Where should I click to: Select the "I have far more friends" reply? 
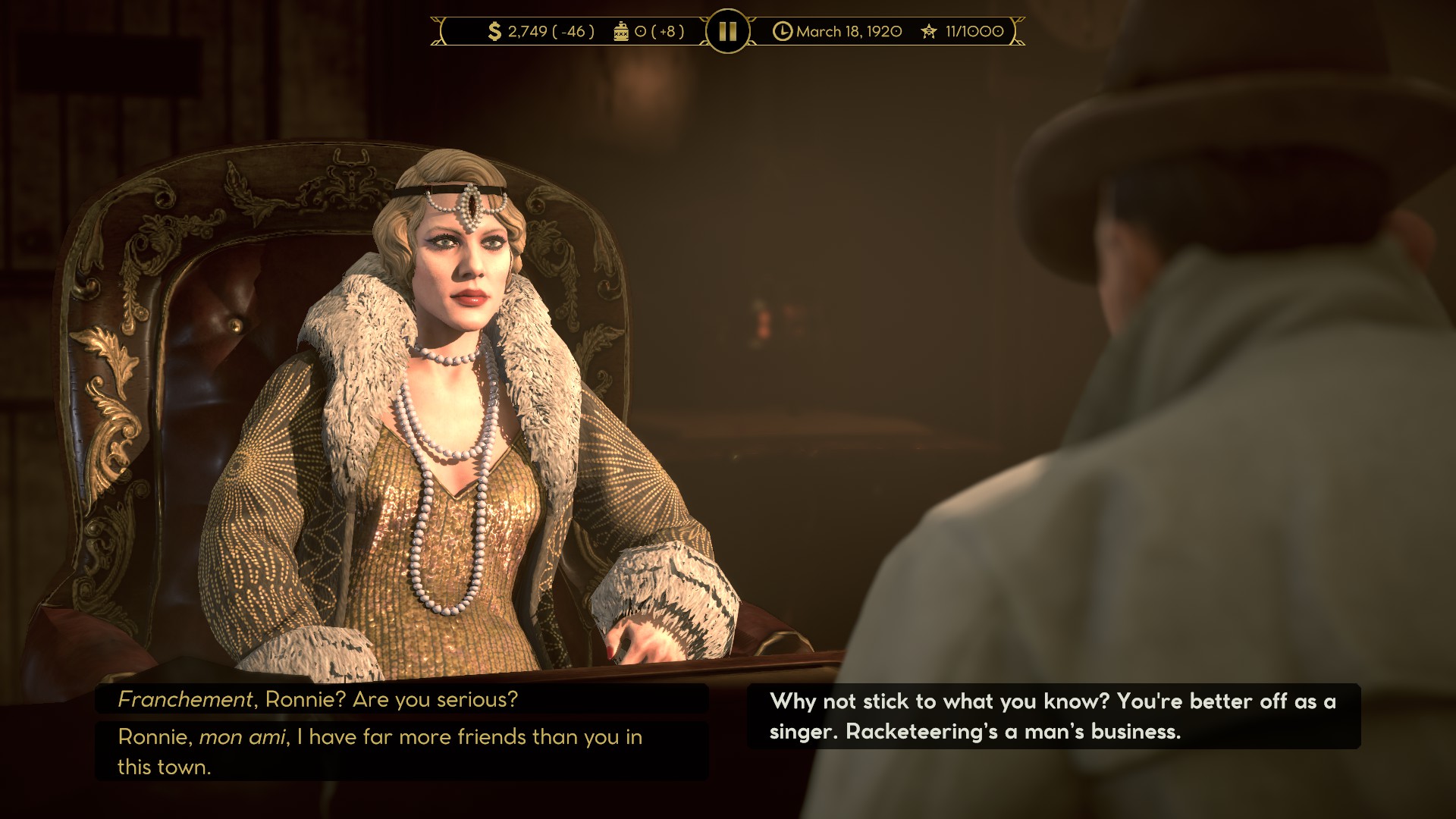click(x=401, y=751)
